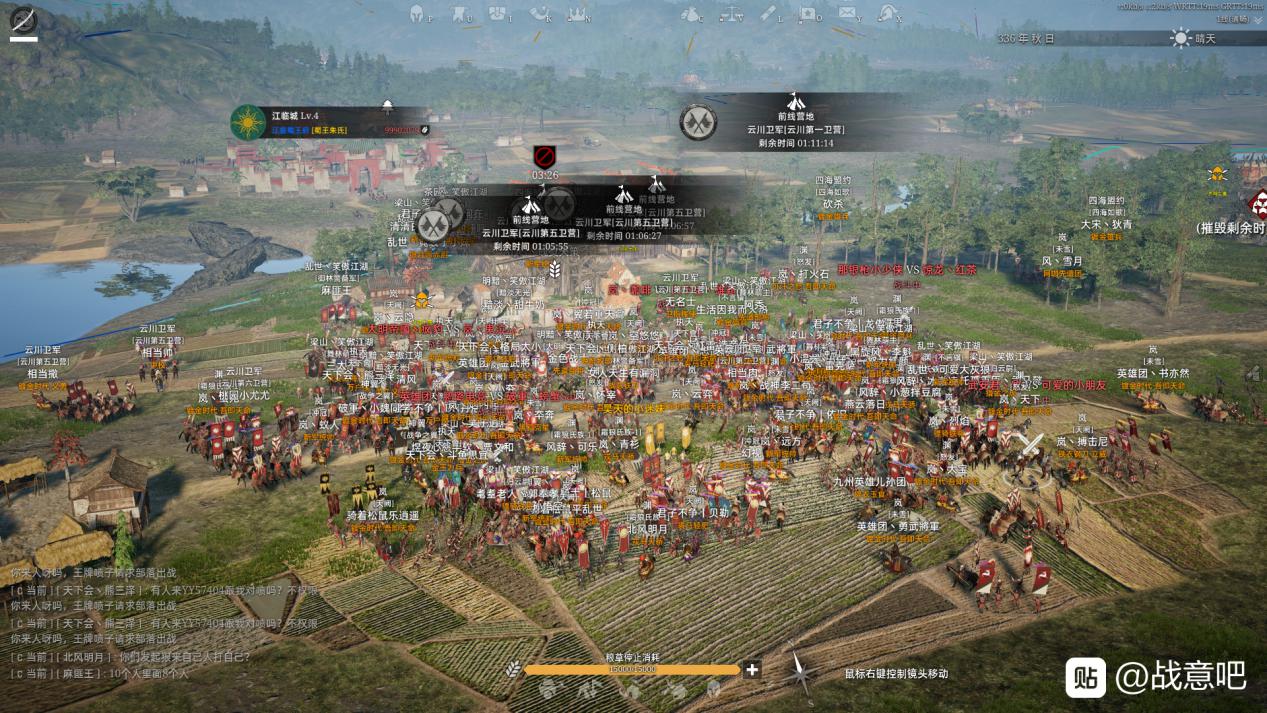Click the plus button beside grain supply bar

click(752, 669)
